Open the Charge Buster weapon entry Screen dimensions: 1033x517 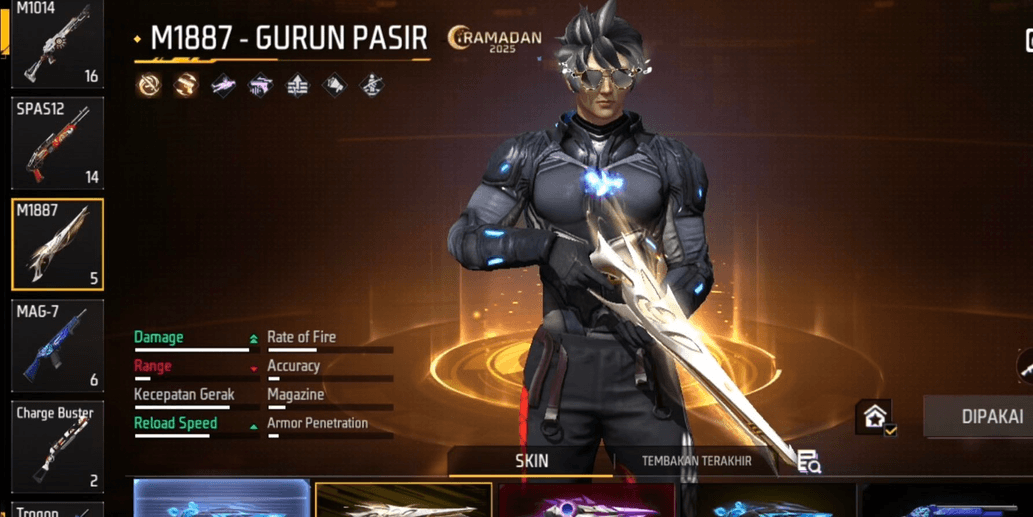point(57,446)
